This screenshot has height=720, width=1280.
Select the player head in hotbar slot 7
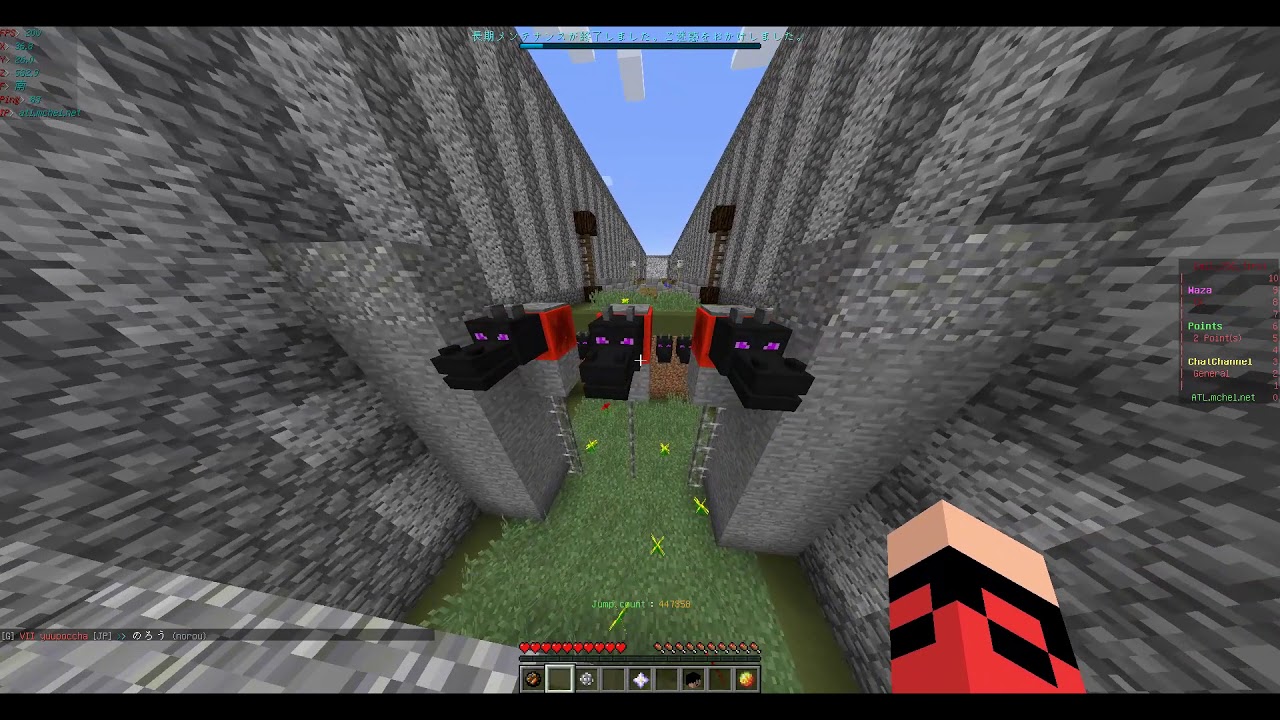[x=694, y=679]
